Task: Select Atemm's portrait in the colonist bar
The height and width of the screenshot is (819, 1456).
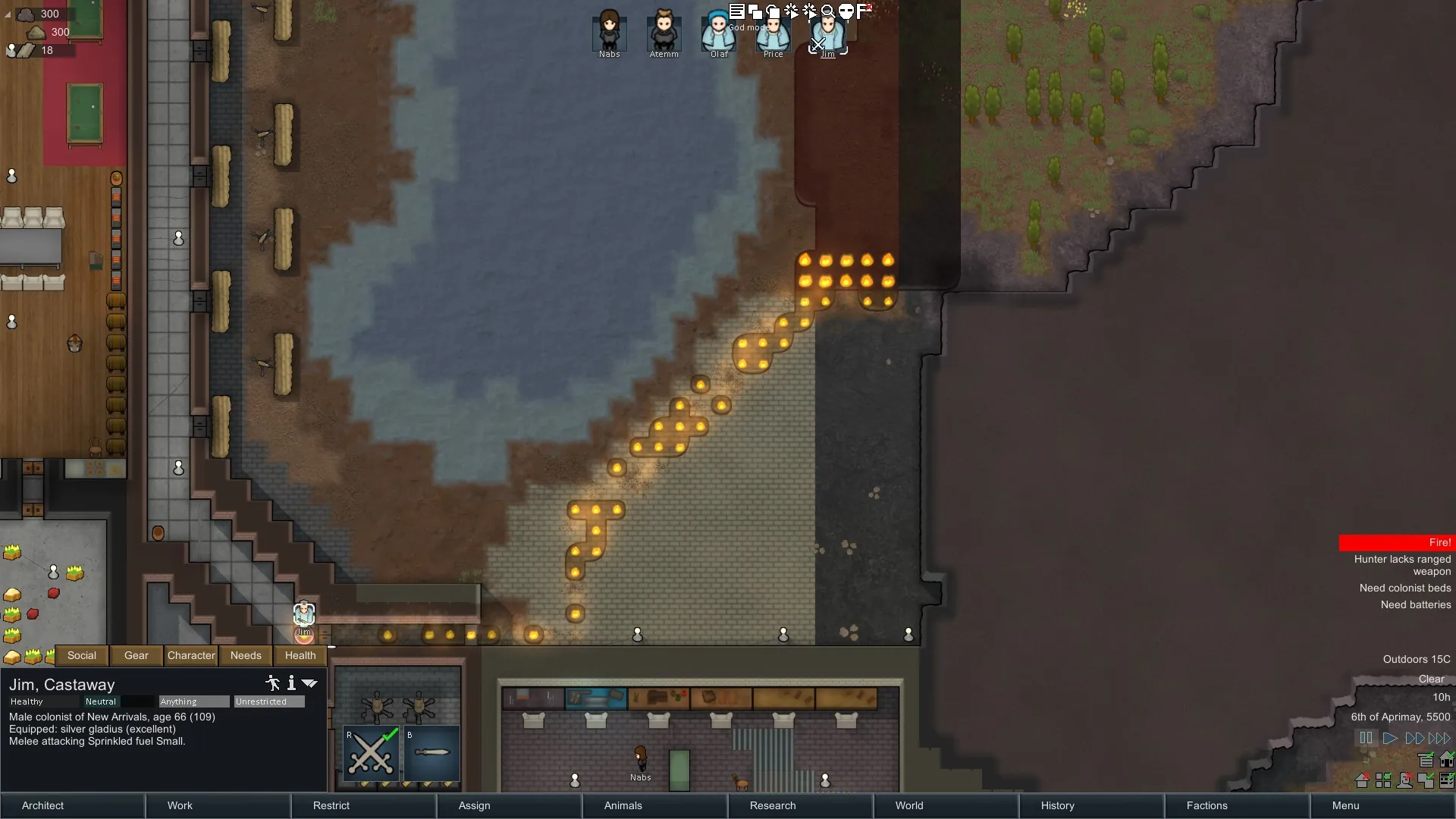Action: [664, 32]
